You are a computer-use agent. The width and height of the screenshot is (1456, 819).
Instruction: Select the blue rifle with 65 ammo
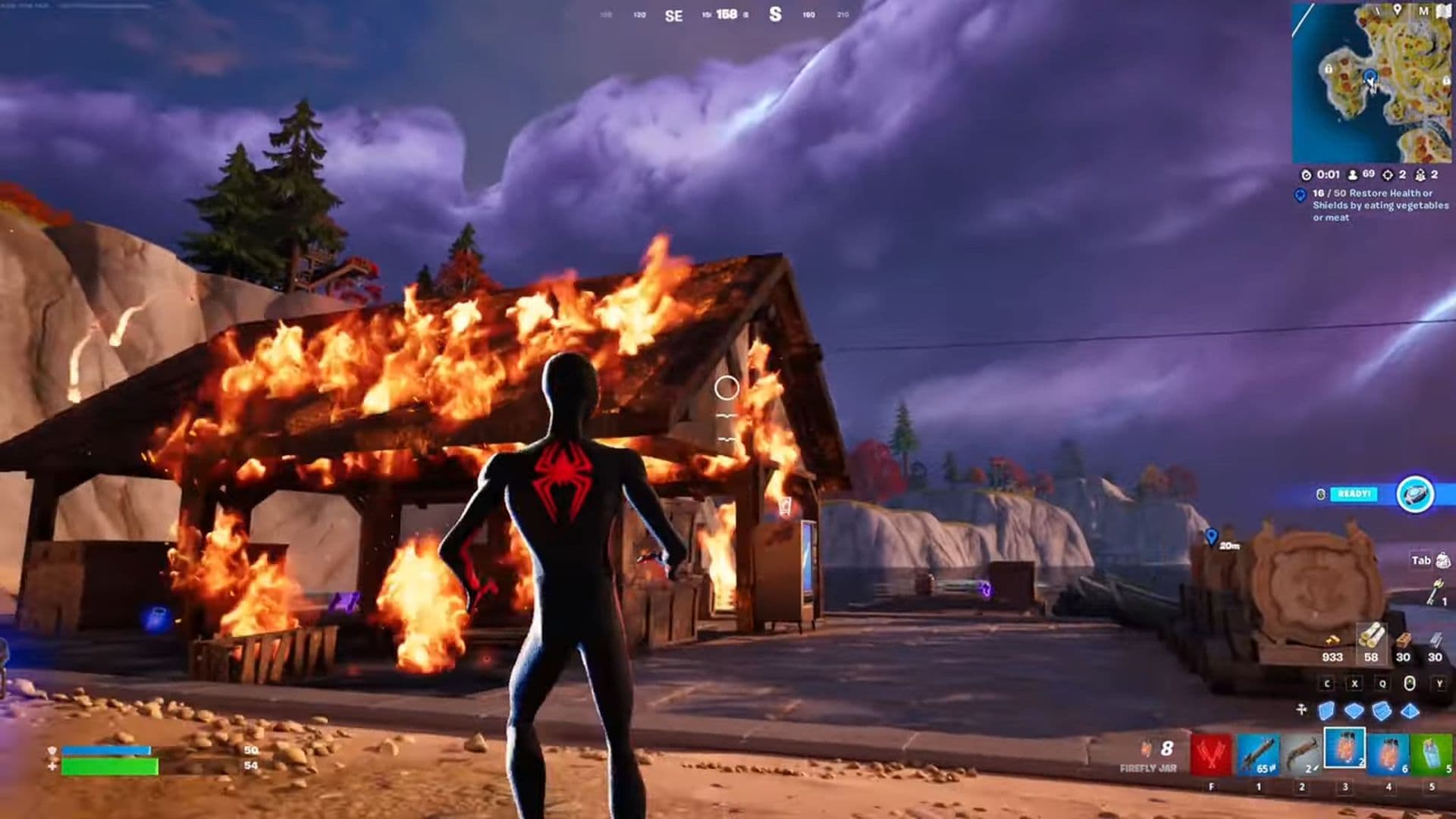coord(1258,754)
